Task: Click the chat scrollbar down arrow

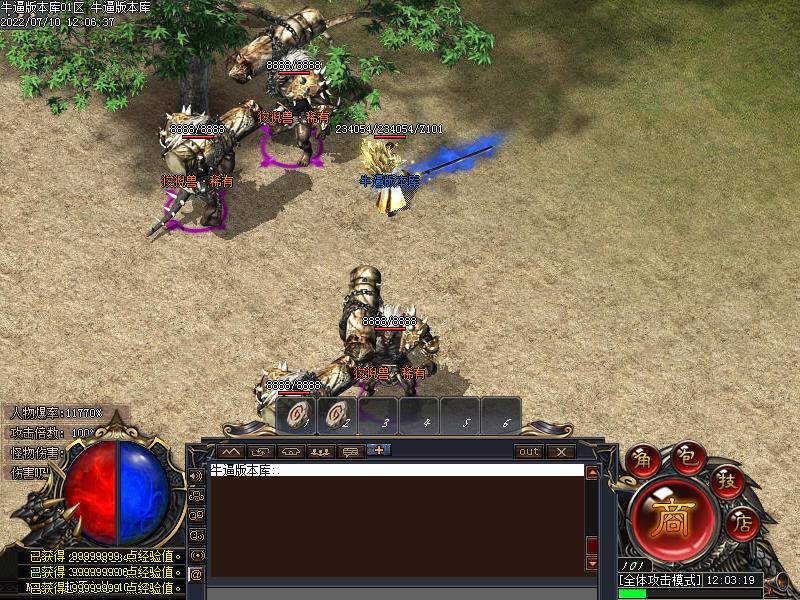Action: (592, 565)
